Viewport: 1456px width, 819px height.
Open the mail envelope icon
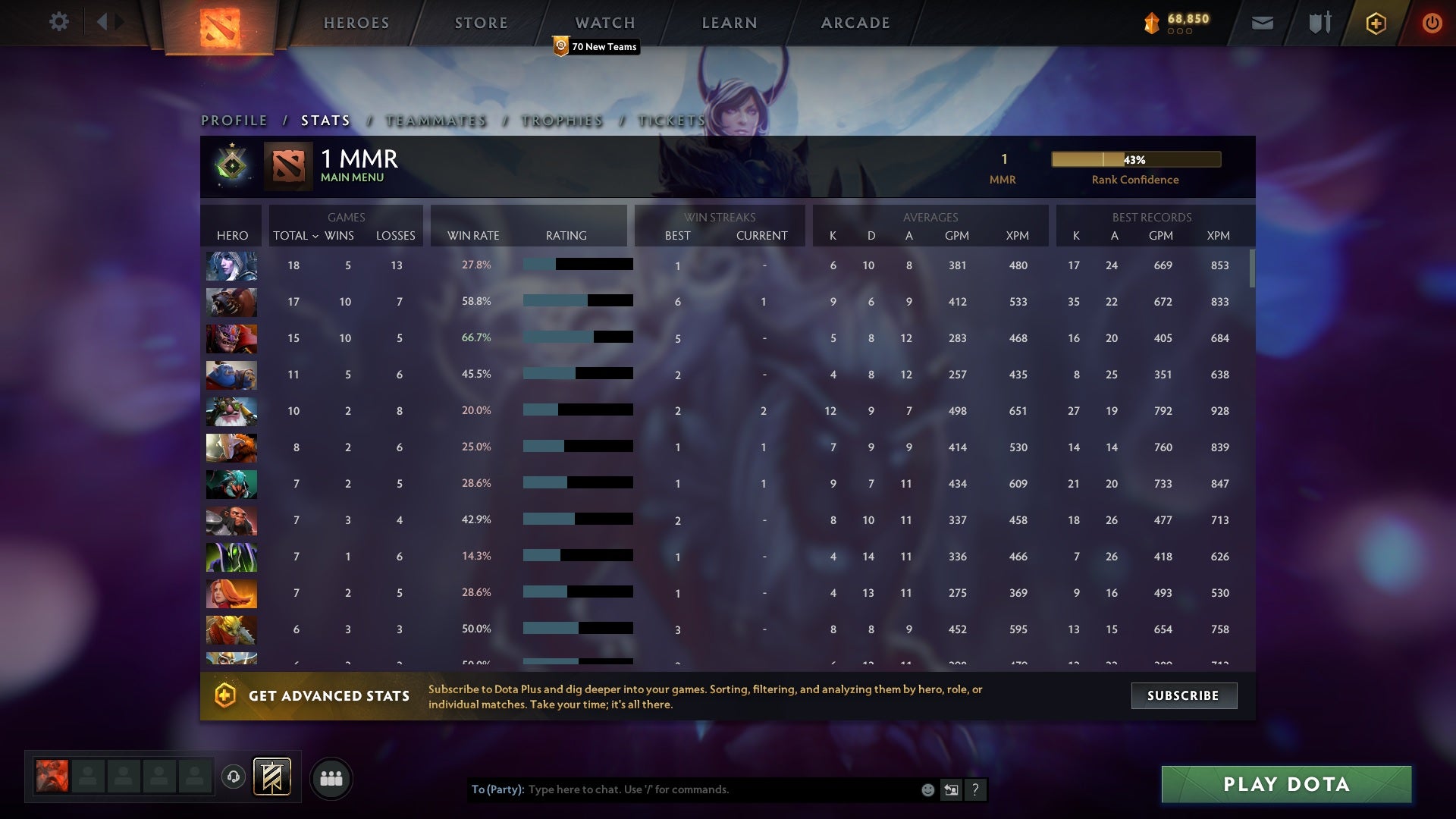(x=1261, y=23)
